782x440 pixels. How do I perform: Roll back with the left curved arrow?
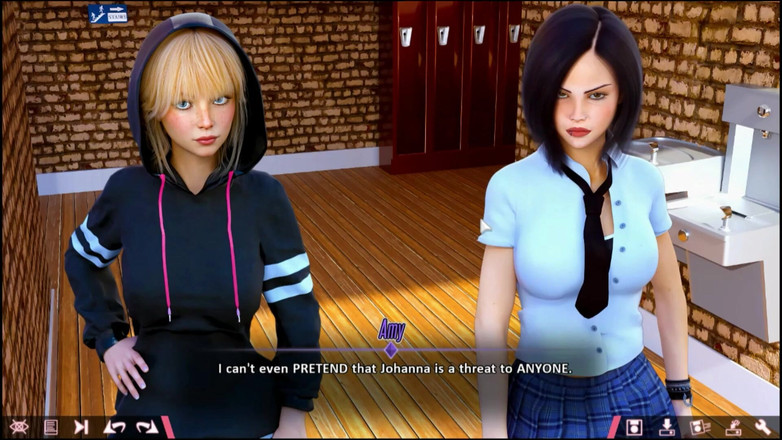tap(114, 427)
